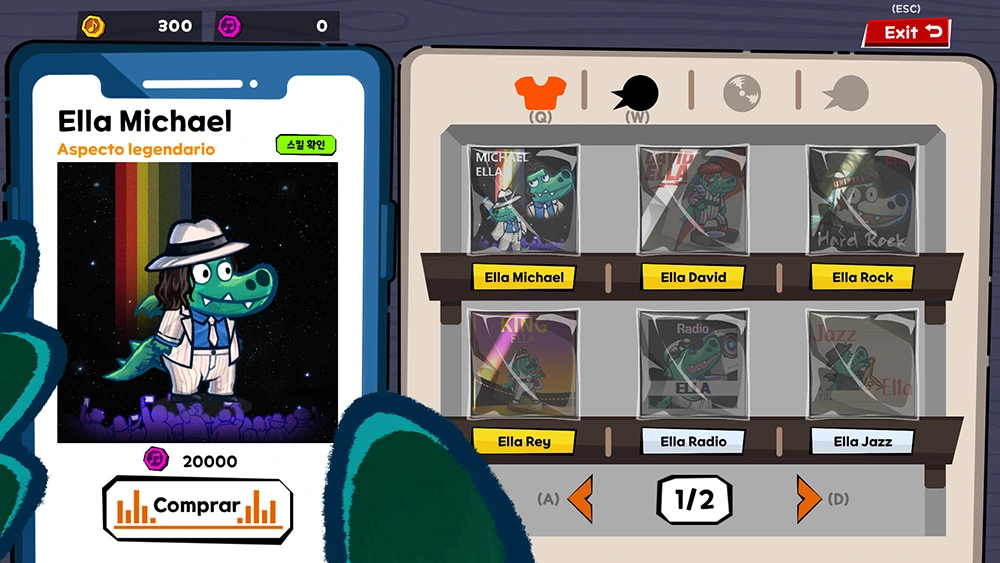Select the Ella Rey skin package

pyautogui.click(x=524, y=364)
